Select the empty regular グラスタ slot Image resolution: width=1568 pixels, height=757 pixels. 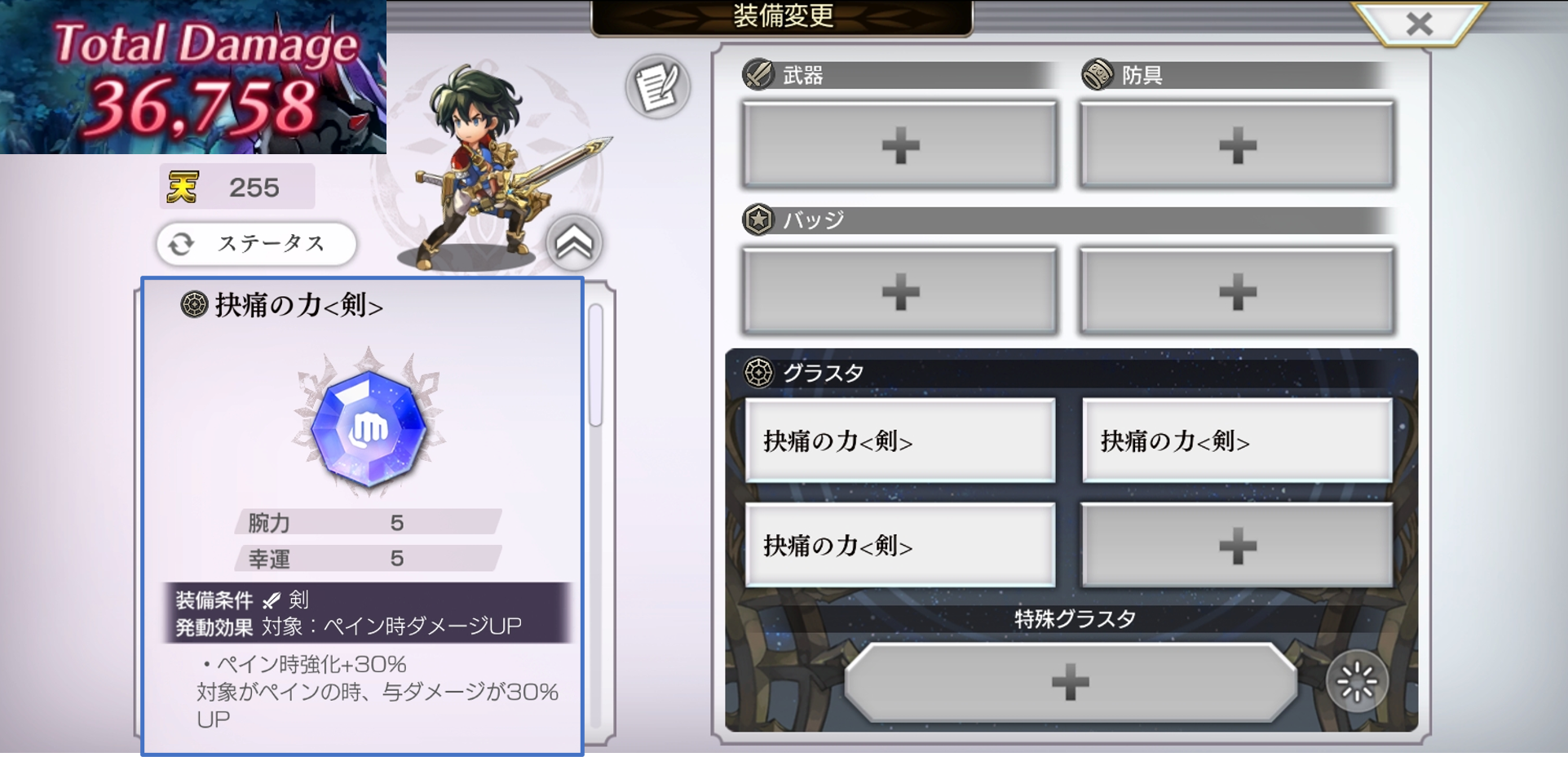click(x=1236, y=545)
